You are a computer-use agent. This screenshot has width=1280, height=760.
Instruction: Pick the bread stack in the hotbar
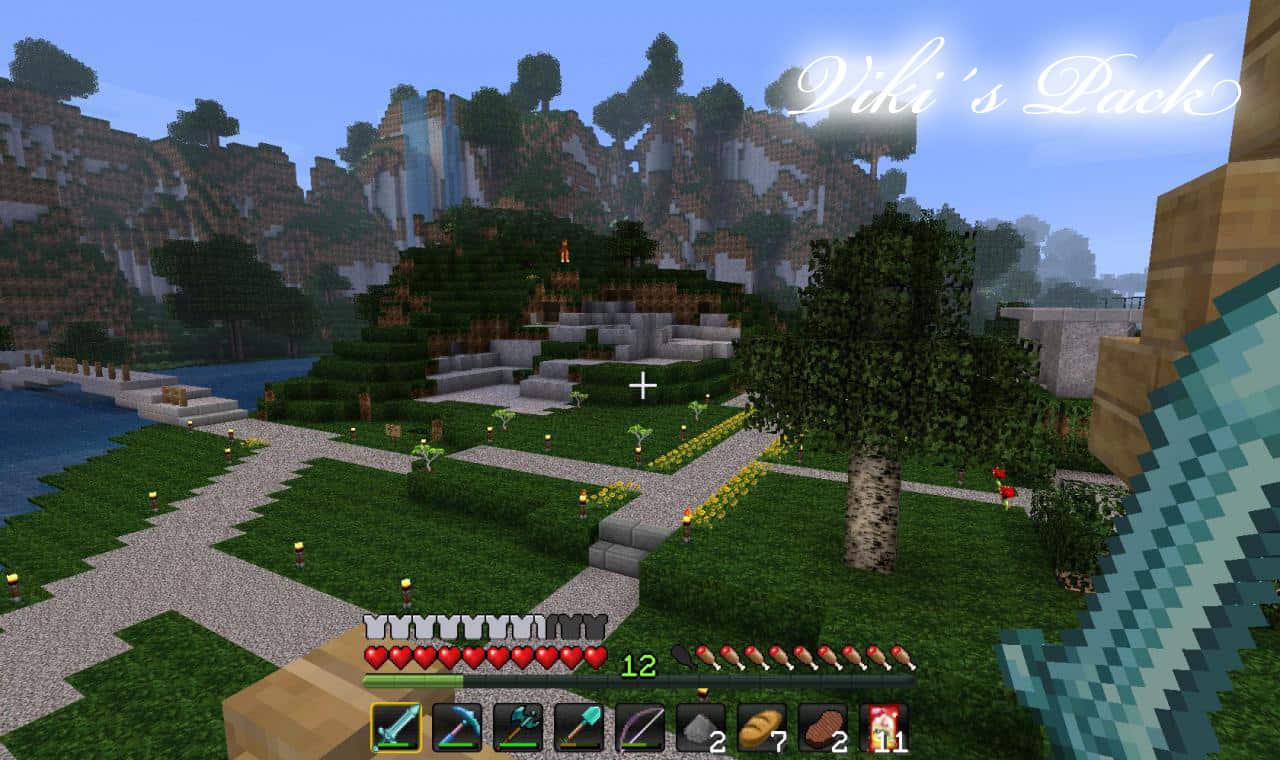coord(761,727)
